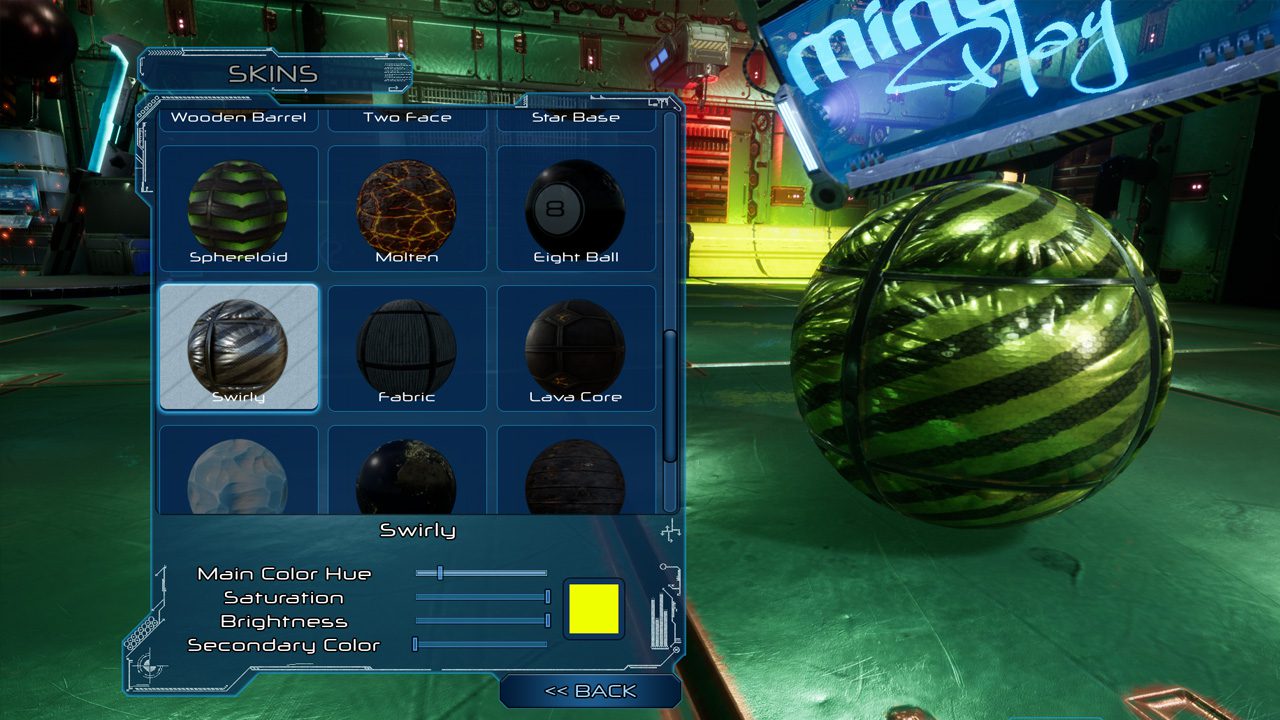Choose the Molten skin tile
This screenshot has width=1280, height=720.
pyautogui.click(x=407, y=209)
